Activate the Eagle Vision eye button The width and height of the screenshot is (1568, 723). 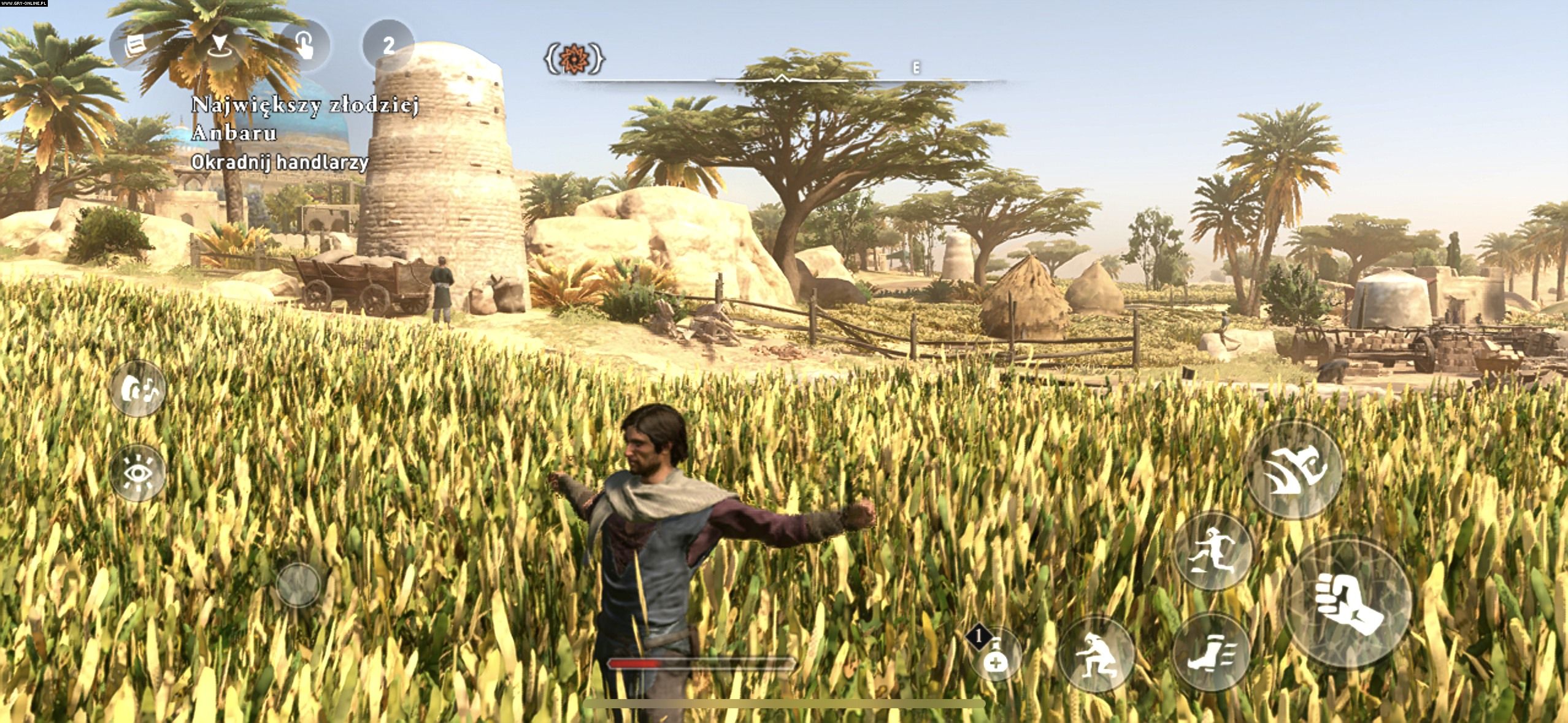click(x=139, y=473)
